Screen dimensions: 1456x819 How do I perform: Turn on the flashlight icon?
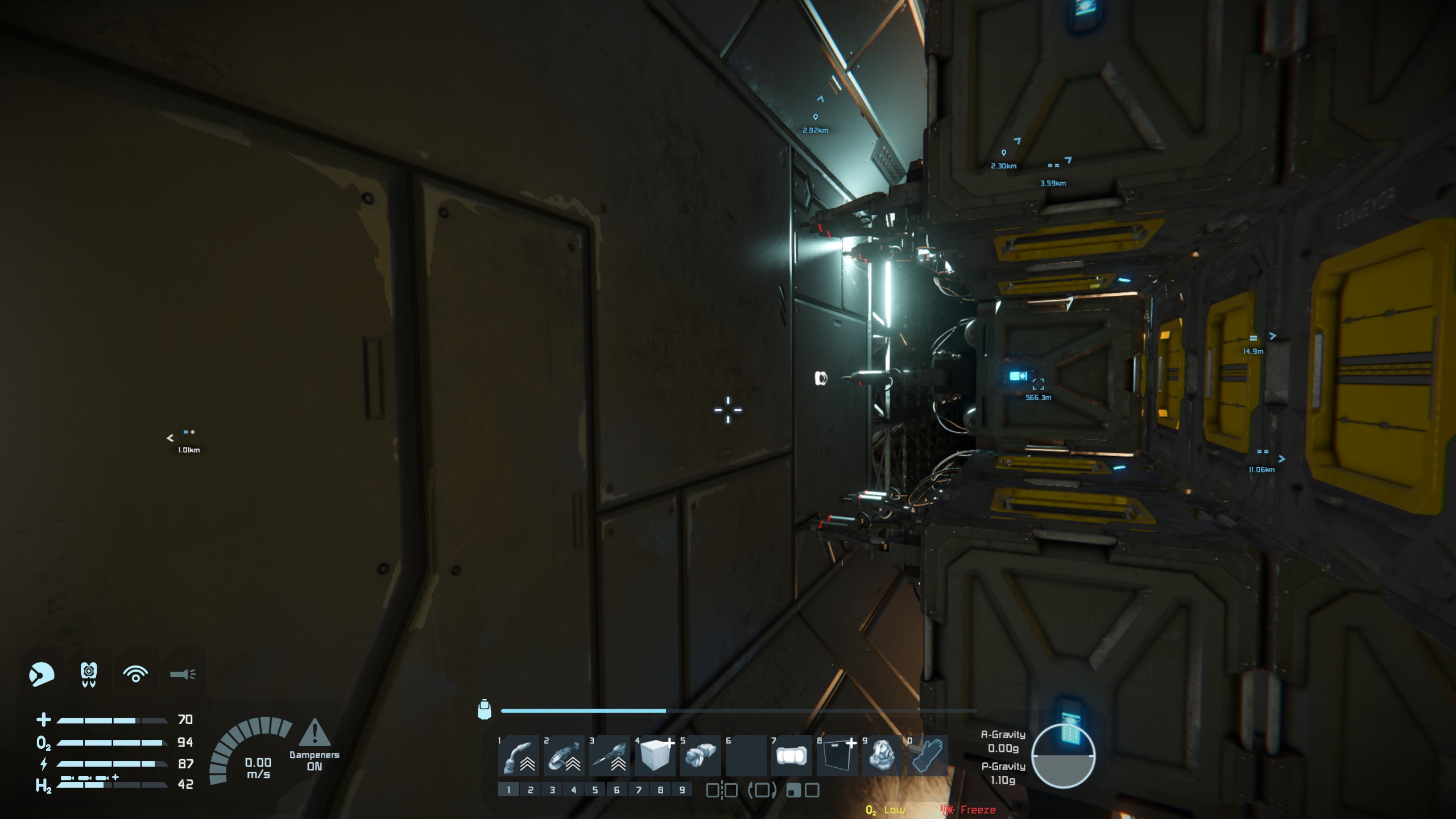183,675
